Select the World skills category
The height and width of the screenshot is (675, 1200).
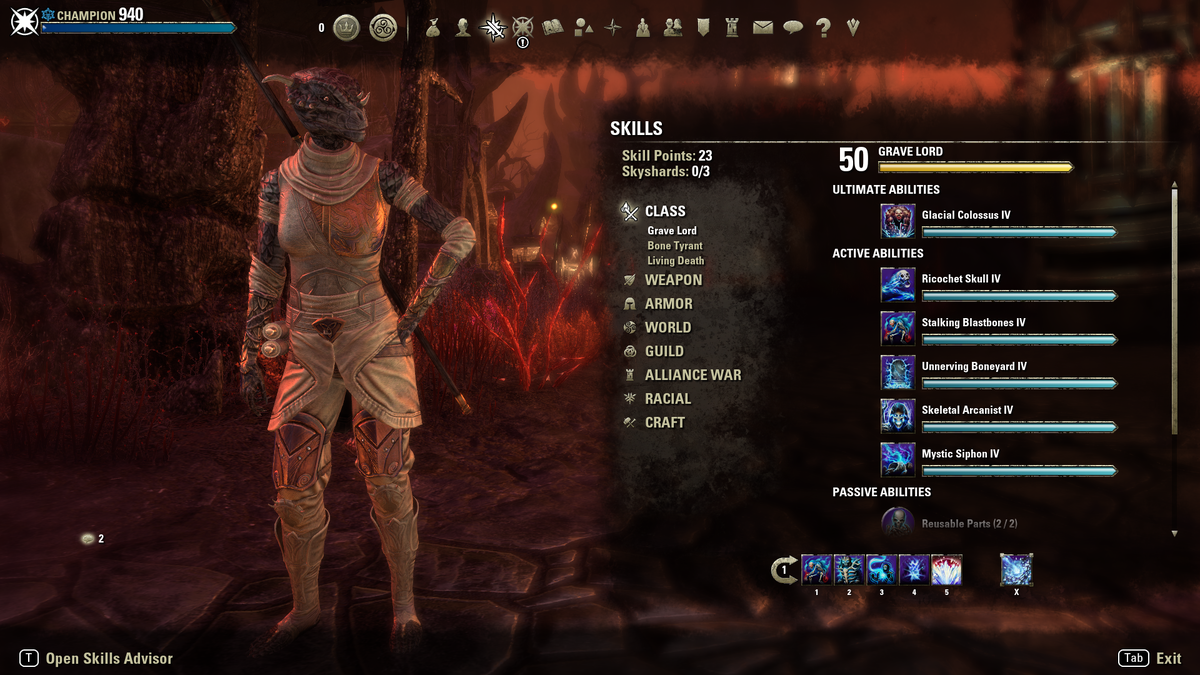click(667, 327)
